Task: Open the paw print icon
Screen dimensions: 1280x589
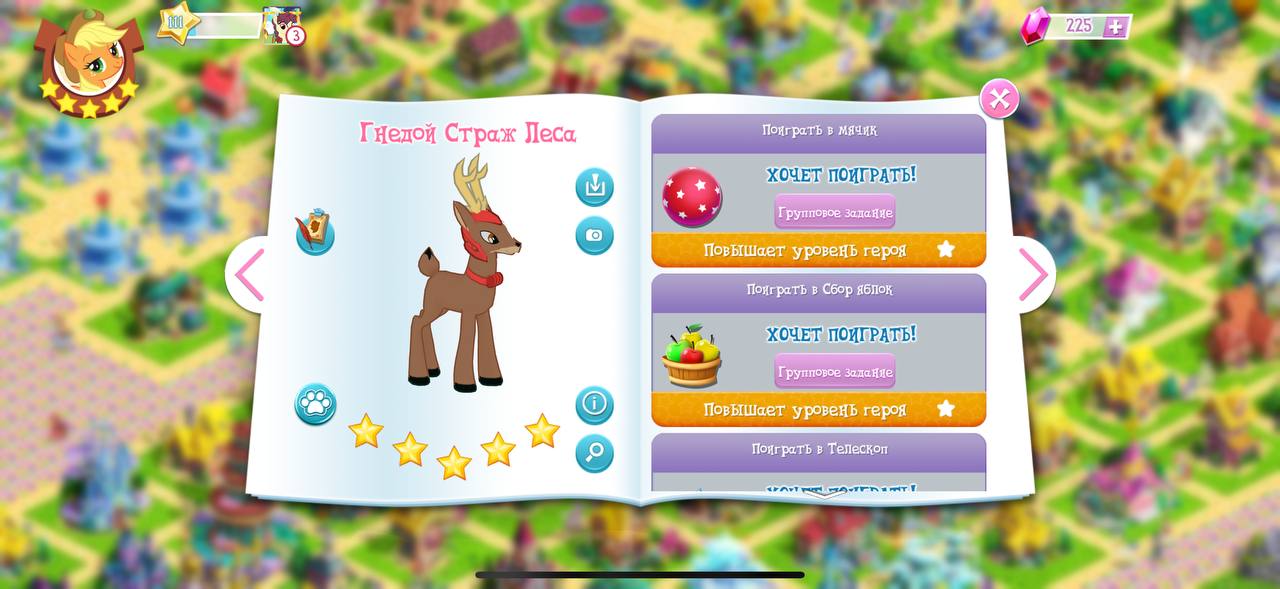Action: (315, 404)
